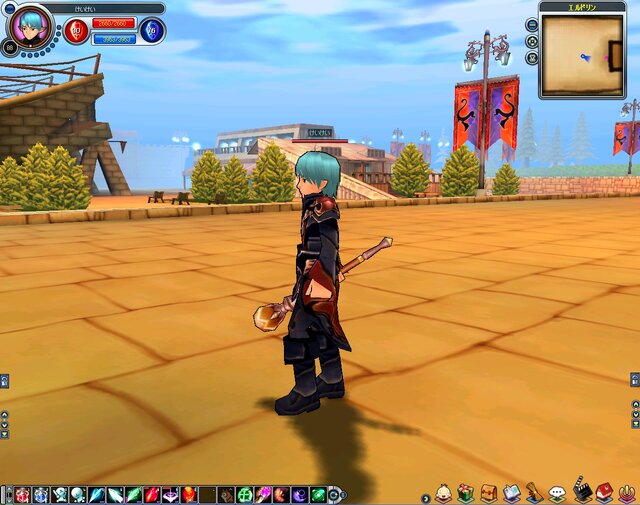Open the red house icon
The width and height of the screenshot is (640, 505).
[604, 492]
